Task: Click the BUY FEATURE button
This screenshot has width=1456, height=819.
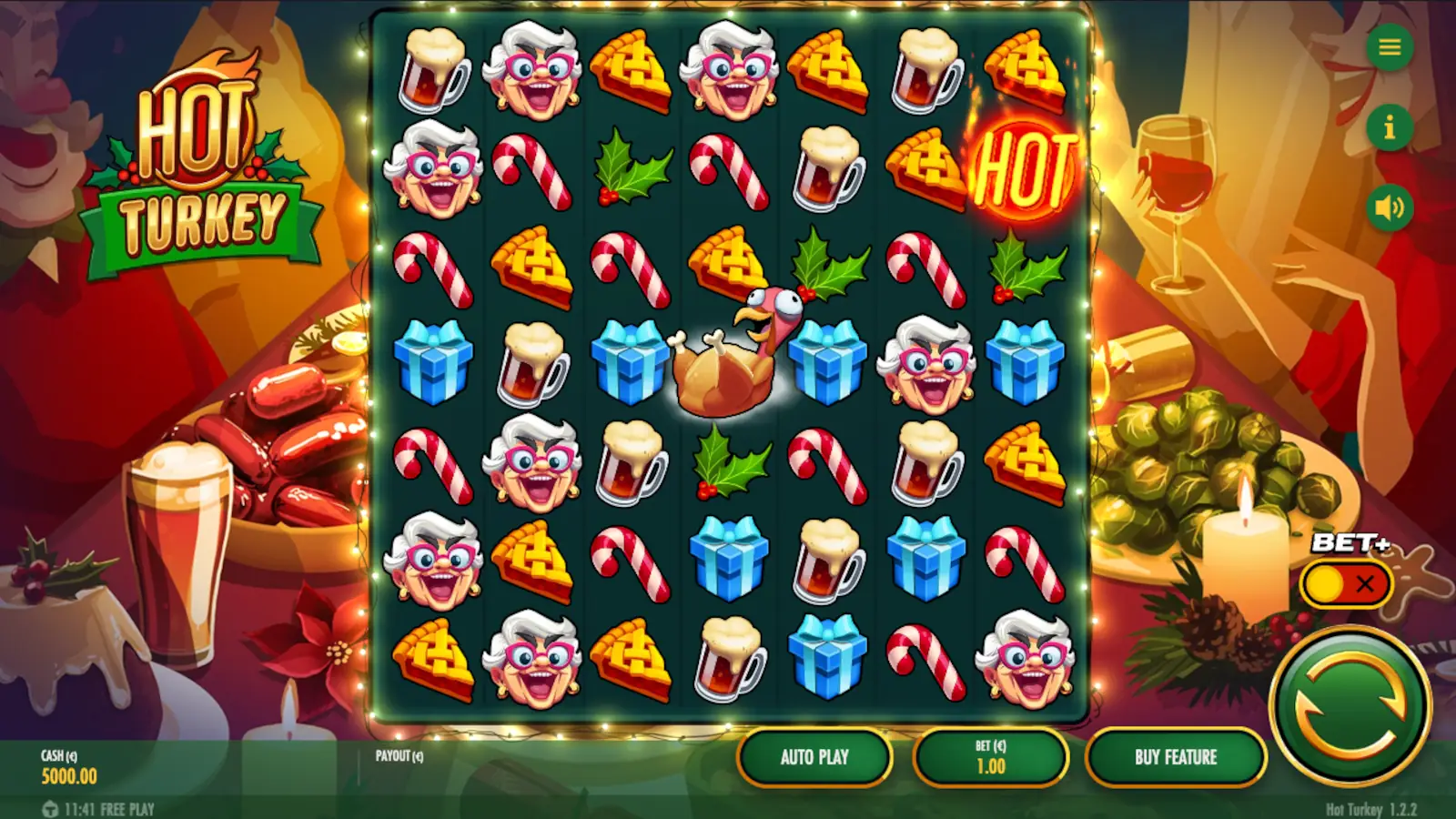Action: [x=1176, y=756]
